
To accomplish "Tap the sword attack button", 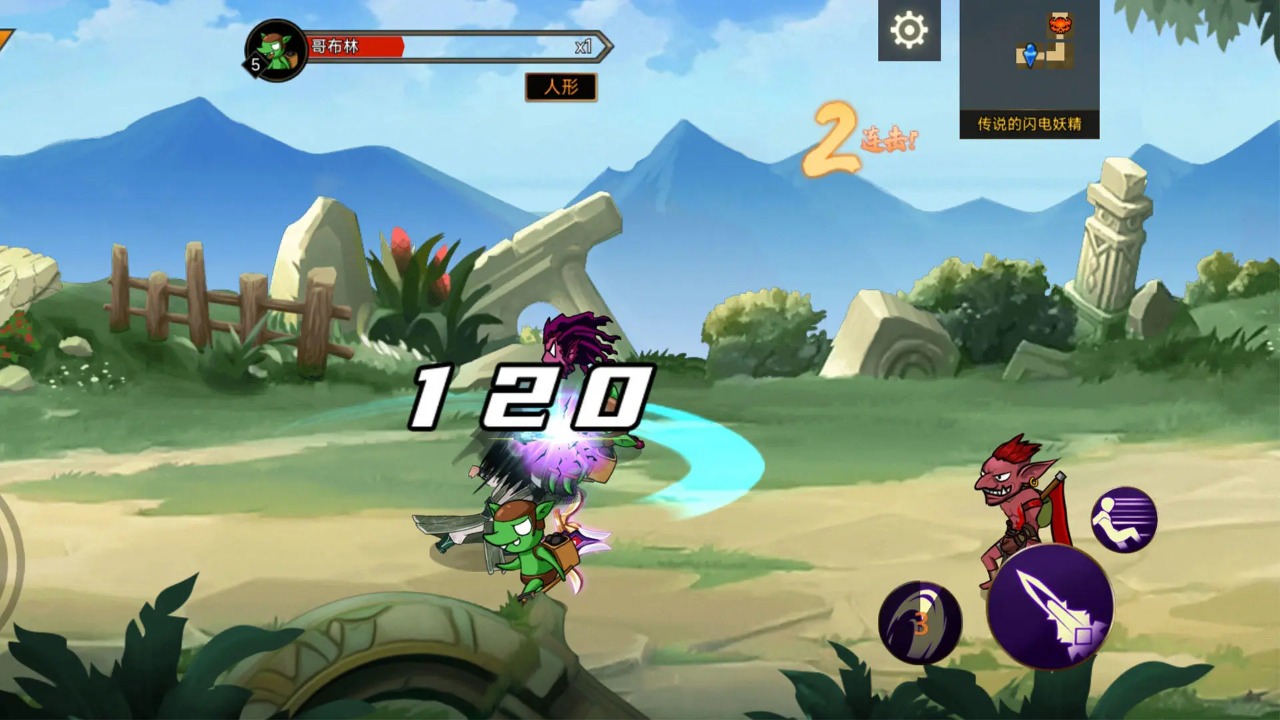I will coord(1050,607).
